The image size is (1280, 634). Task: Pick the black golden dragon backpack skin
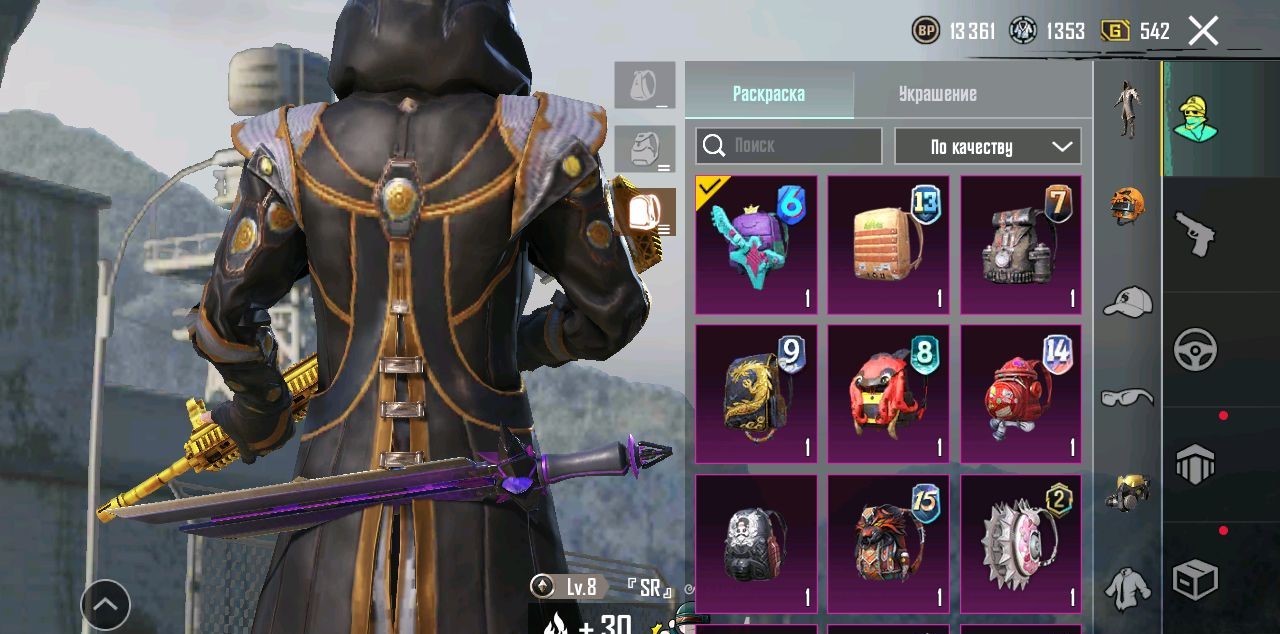pyautogui.click(x=756, y=394)
